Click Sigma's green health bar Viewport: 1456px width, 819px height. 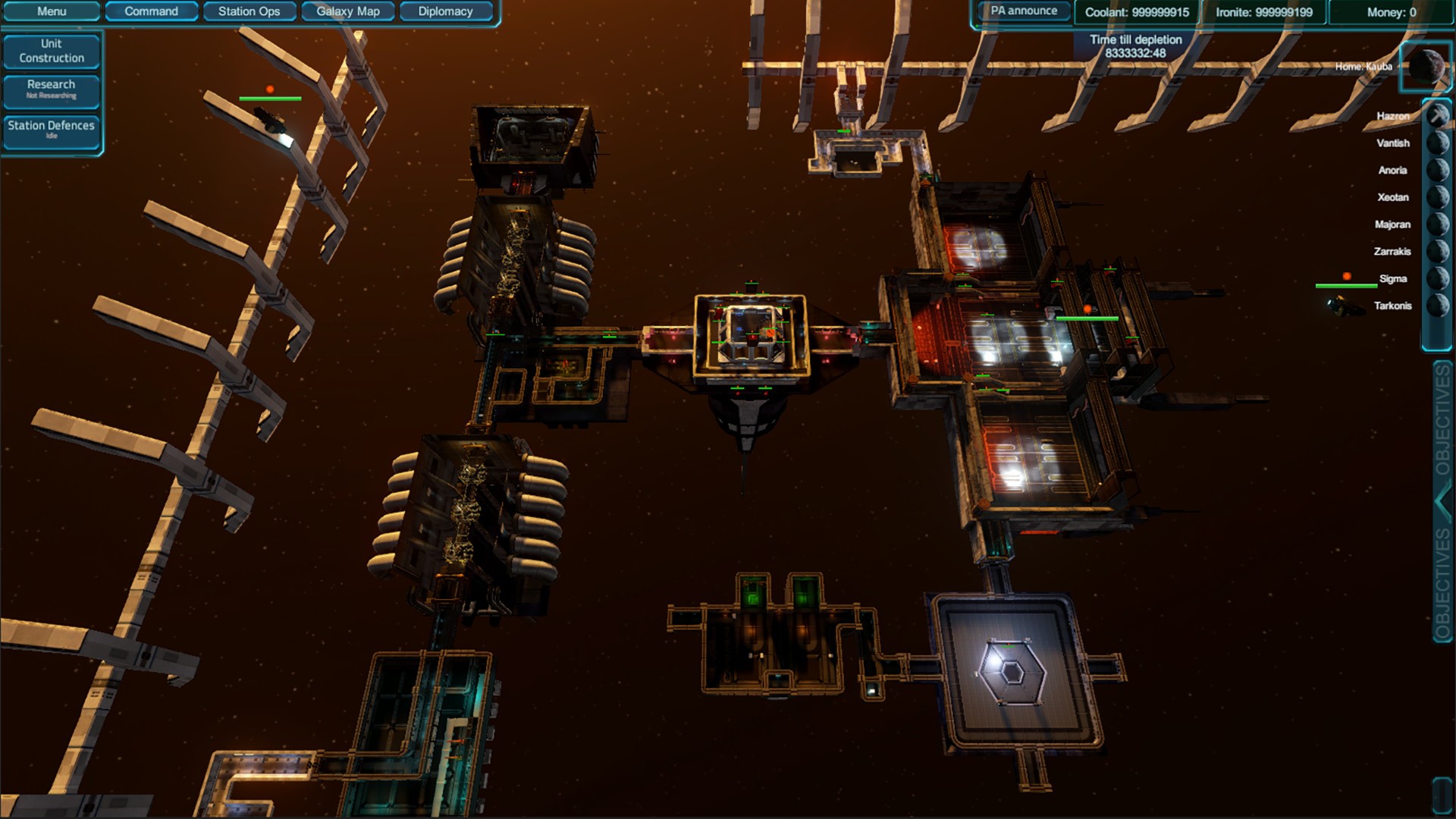[1347, 286]
